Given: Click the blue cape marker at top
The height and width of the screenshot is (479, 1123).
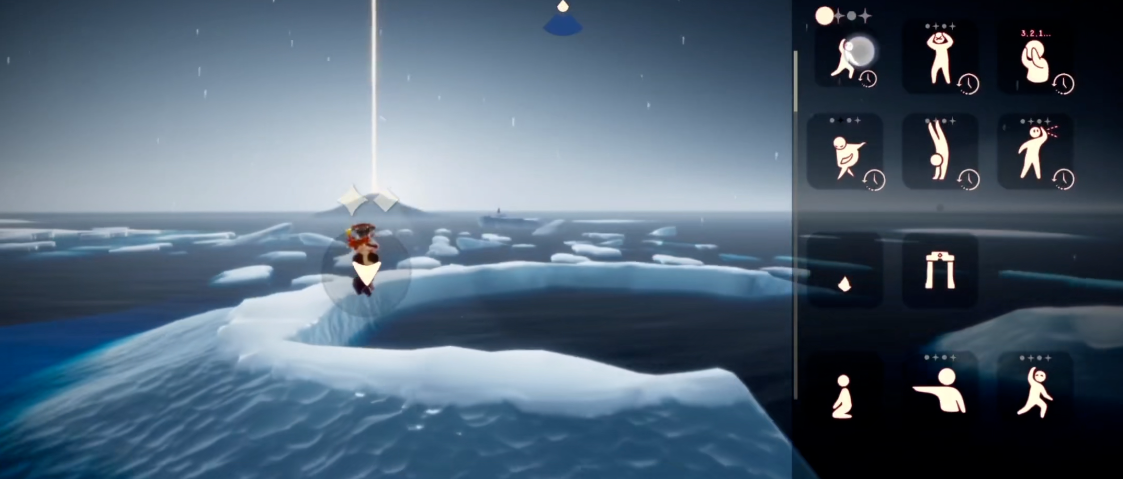Looking at the screenshot, I should tap(563, 20).
